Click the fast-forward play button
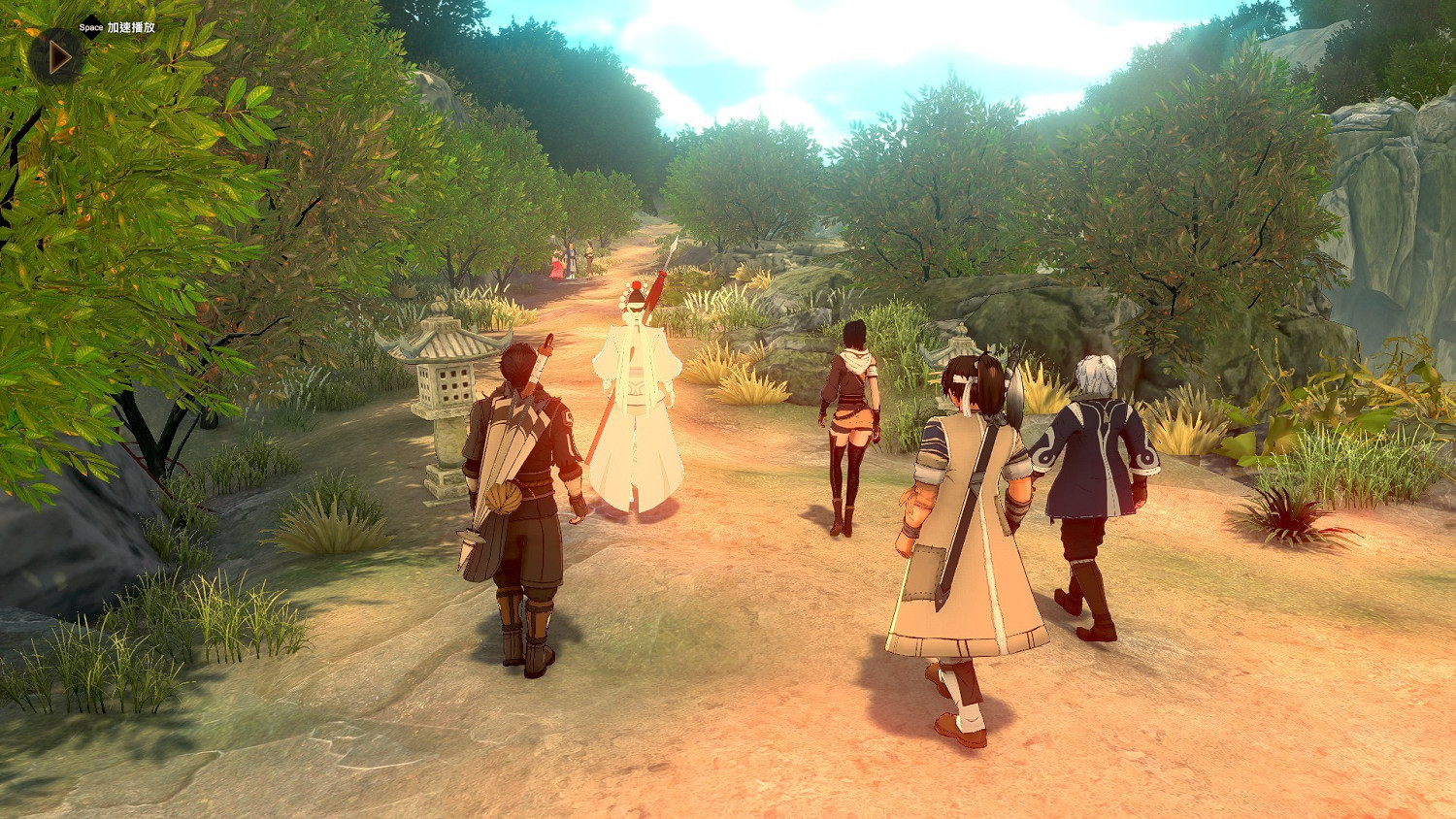This screenshot has height=819, width=1456. [x=57, y=57]
